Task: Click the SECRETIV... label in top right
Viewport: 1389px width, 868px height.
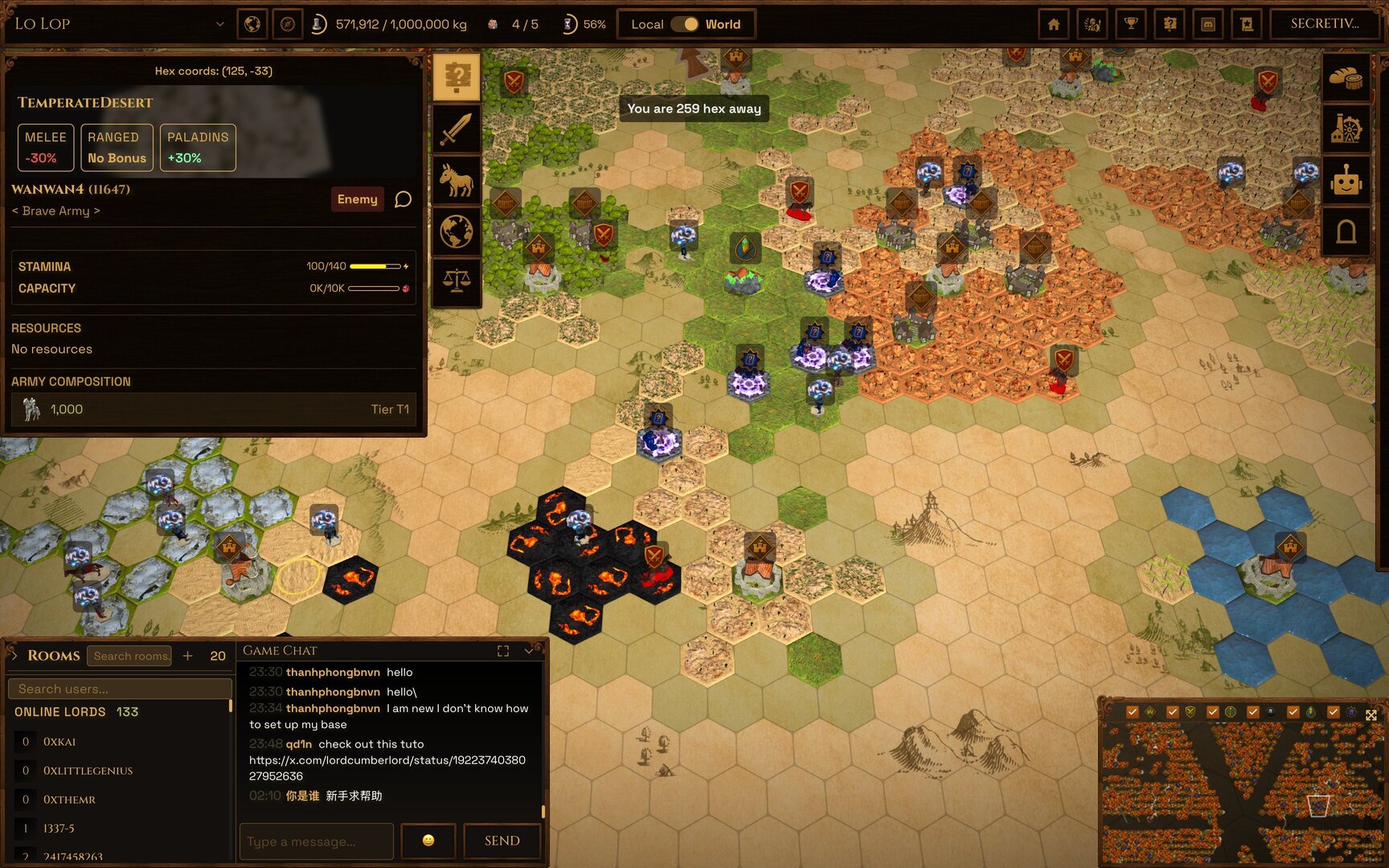Action: (x=1324, y=23)
